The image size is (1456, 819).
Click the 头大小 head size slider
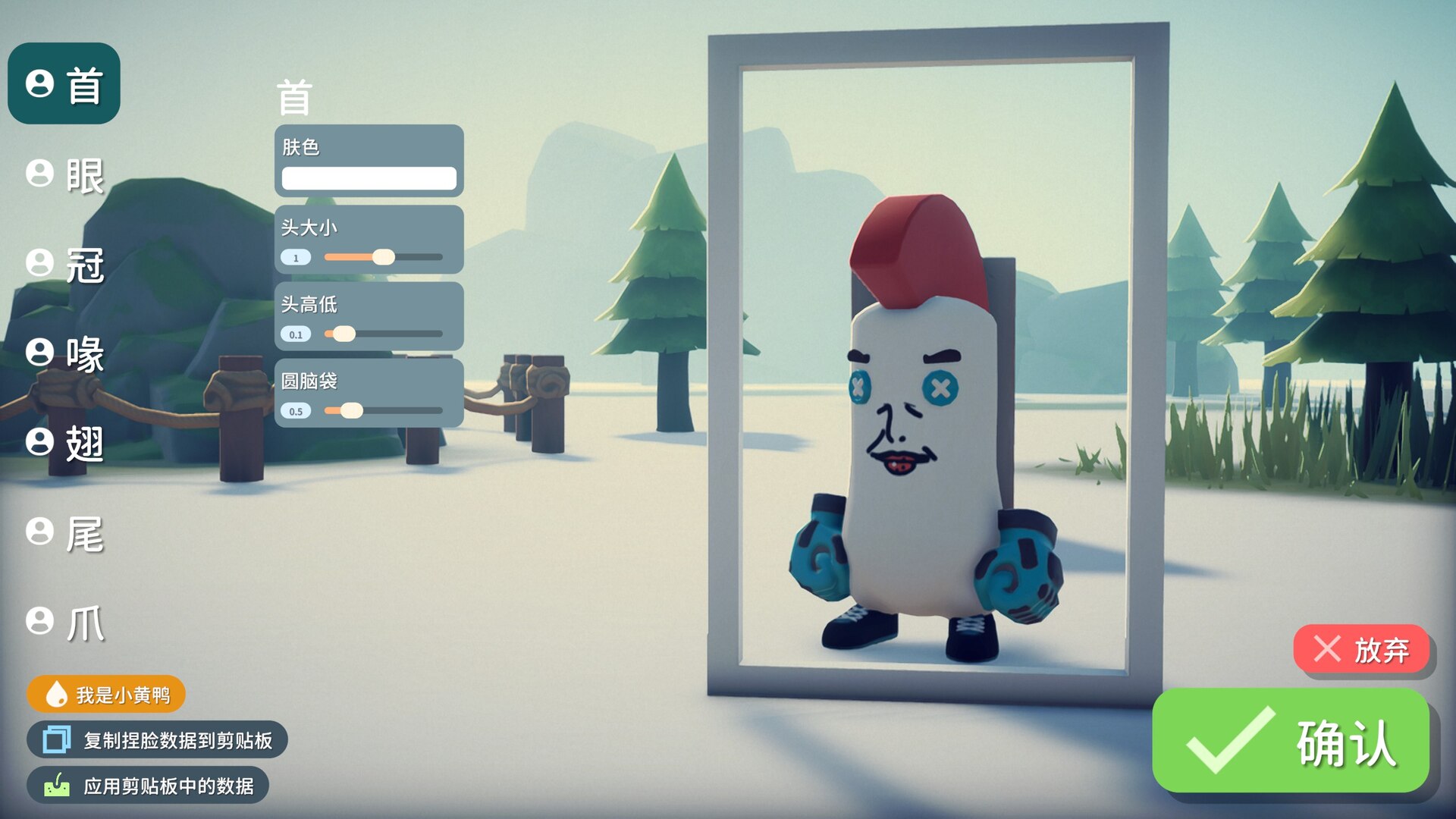click(383, 257)
